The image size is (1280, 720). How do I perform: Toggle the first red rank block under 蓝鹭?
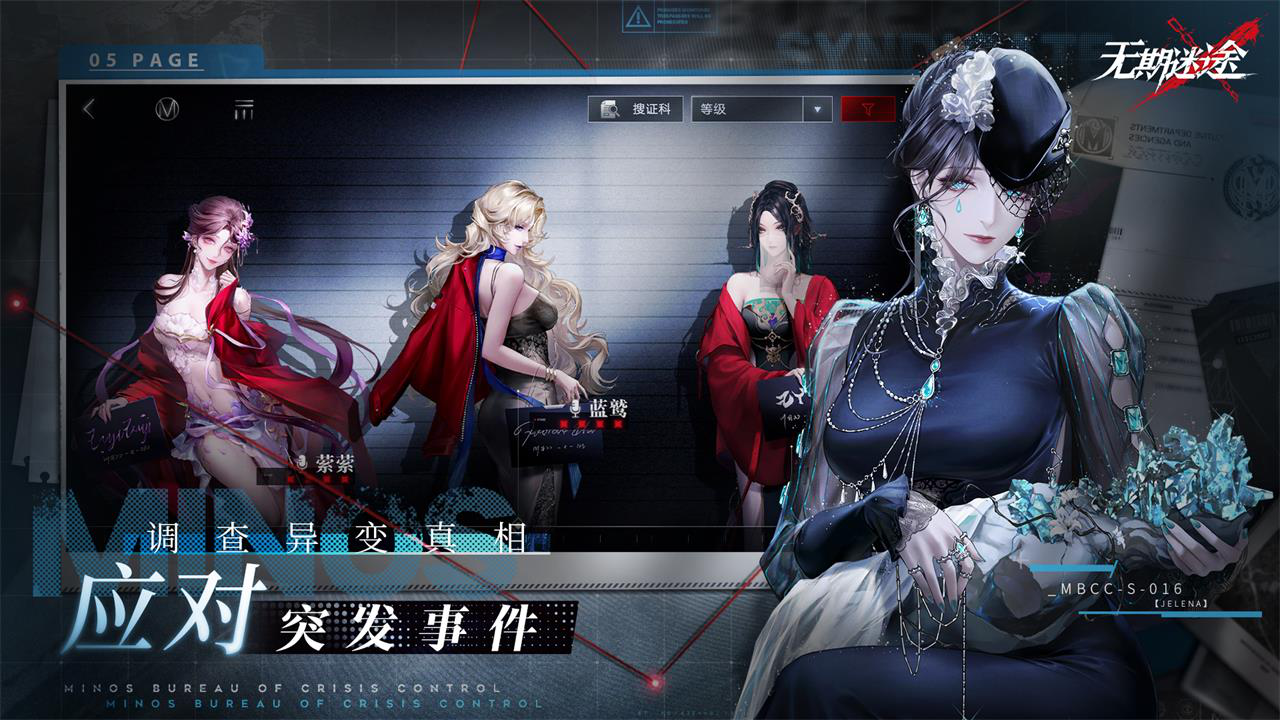(564, 423)
